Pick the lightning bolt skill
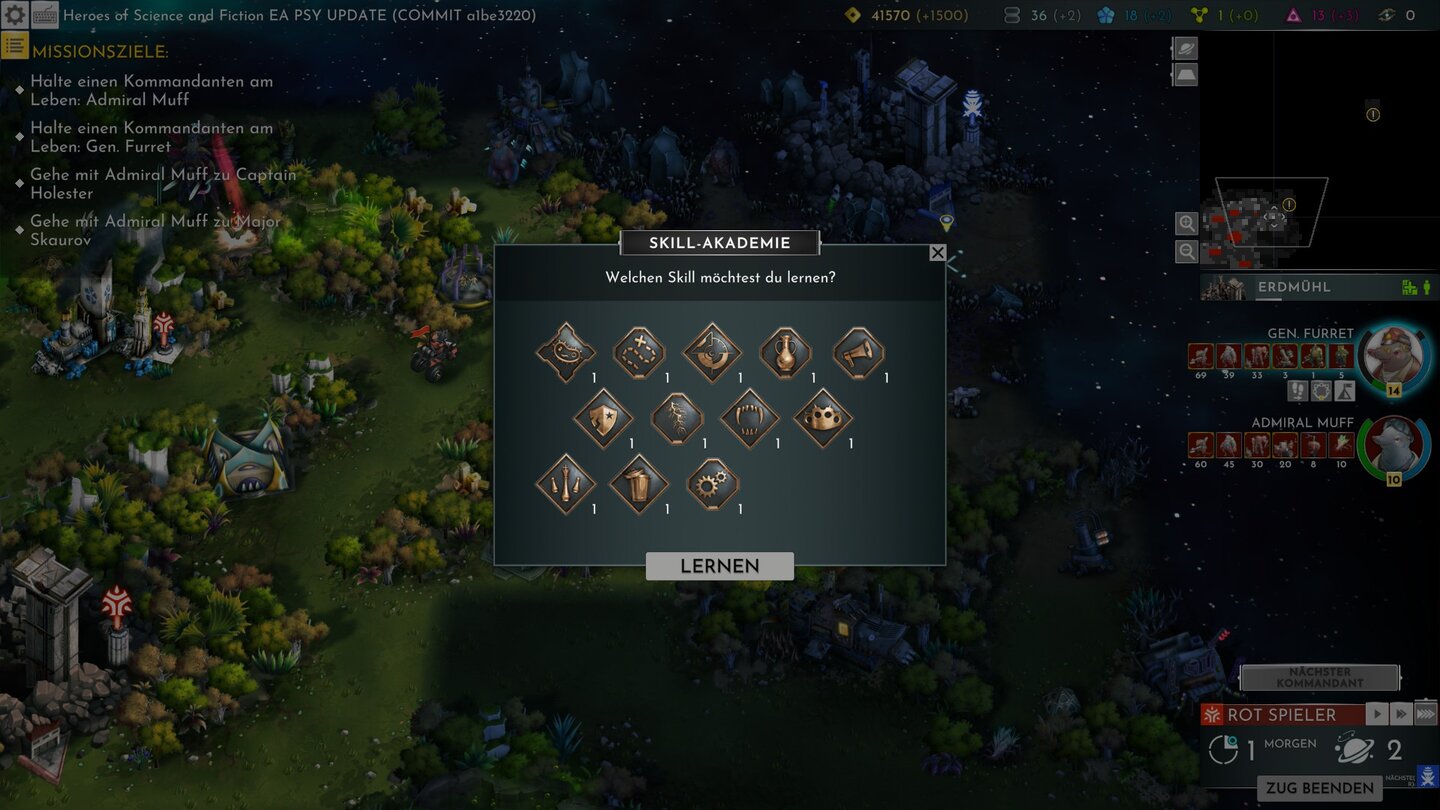 point(677,418)
